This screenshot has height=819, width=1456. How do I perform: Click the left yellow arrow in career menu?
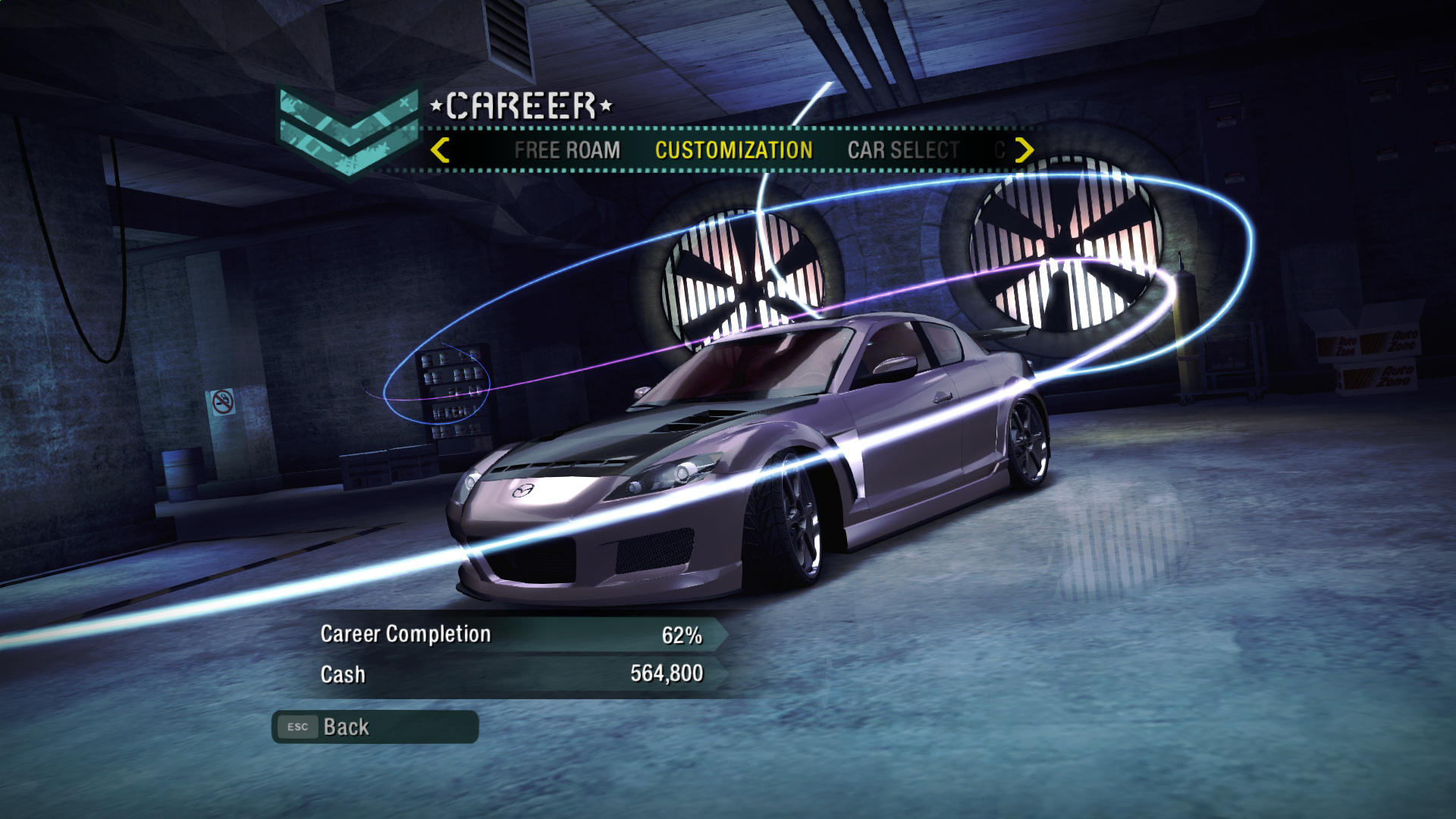click(x=440, y=150)
